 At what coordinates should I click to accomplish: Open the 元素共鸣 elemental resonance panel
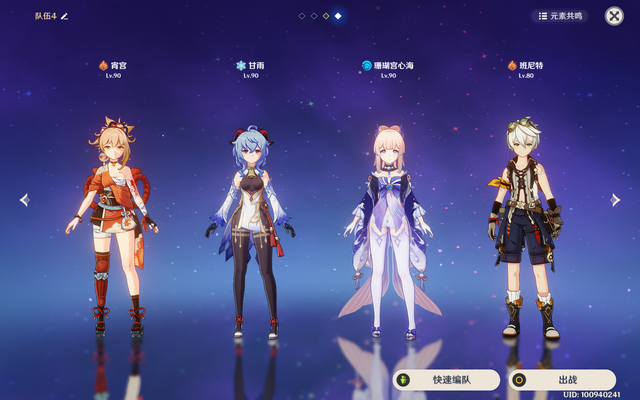tap(560, 16)
